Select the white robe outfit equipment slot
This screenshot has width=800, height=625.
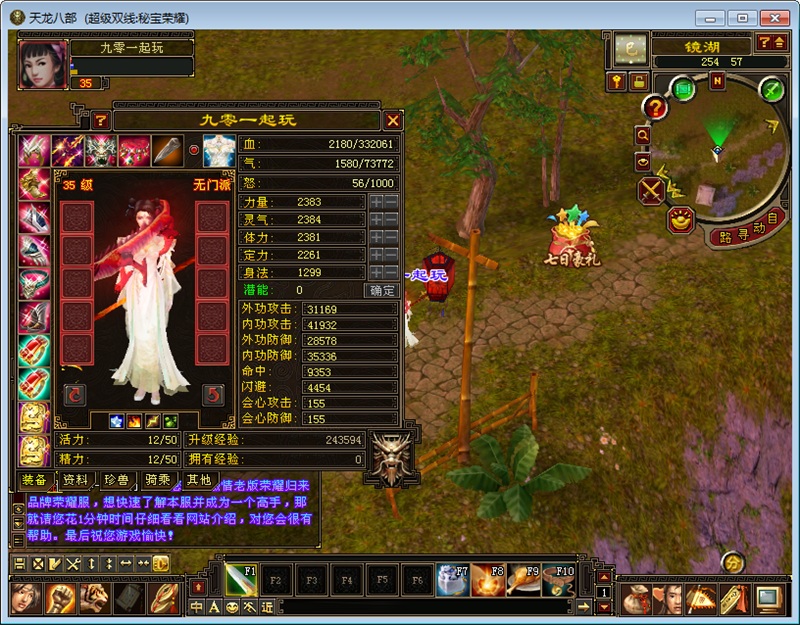click(x=219, y=150)
